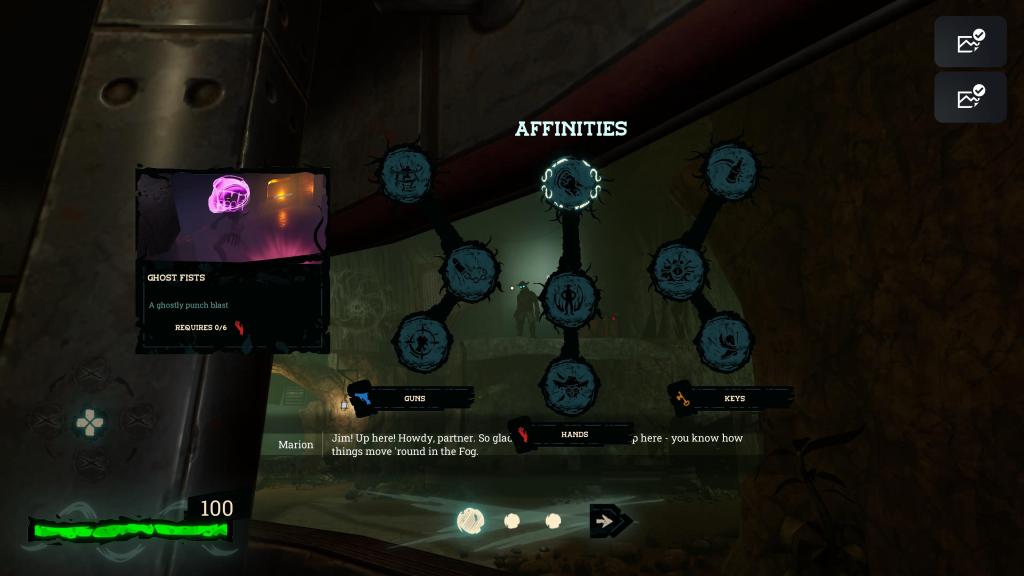Choose the eye affinity node in Keys tree

pyautogui.click(x=679, y=269)
